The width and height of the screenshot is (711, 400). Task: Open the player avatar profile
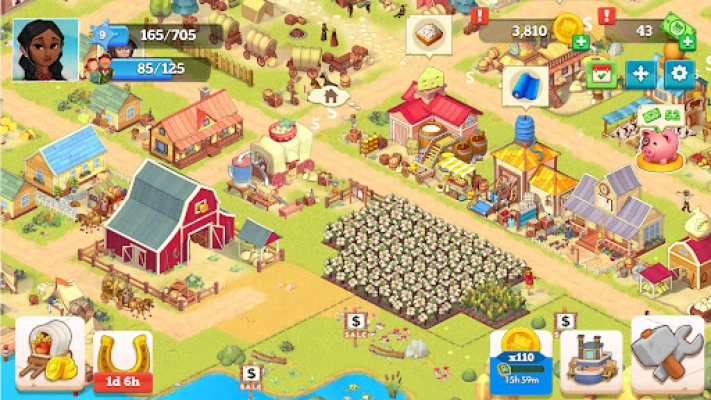pyautogui.click(x=45, y=50)
